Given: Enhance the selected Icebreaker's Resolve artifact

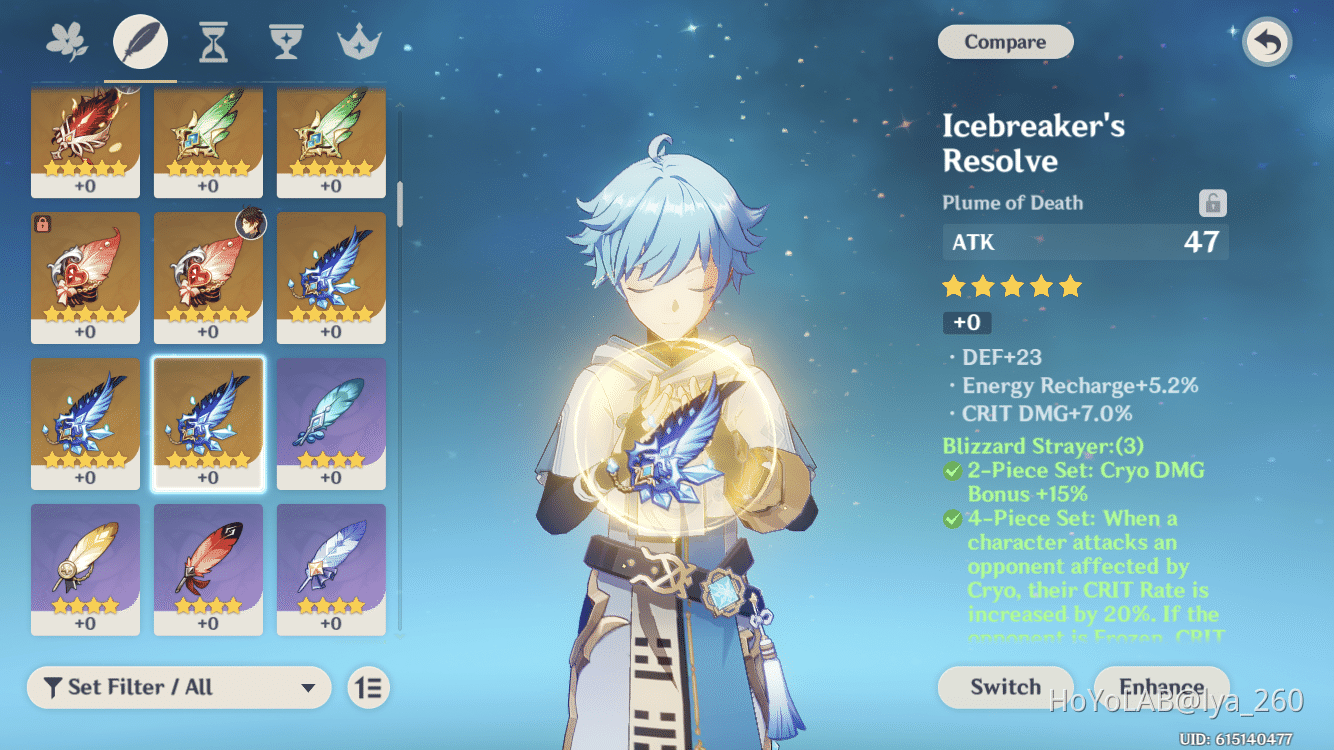Looking at the screenshot, I should coord(1161,687).
